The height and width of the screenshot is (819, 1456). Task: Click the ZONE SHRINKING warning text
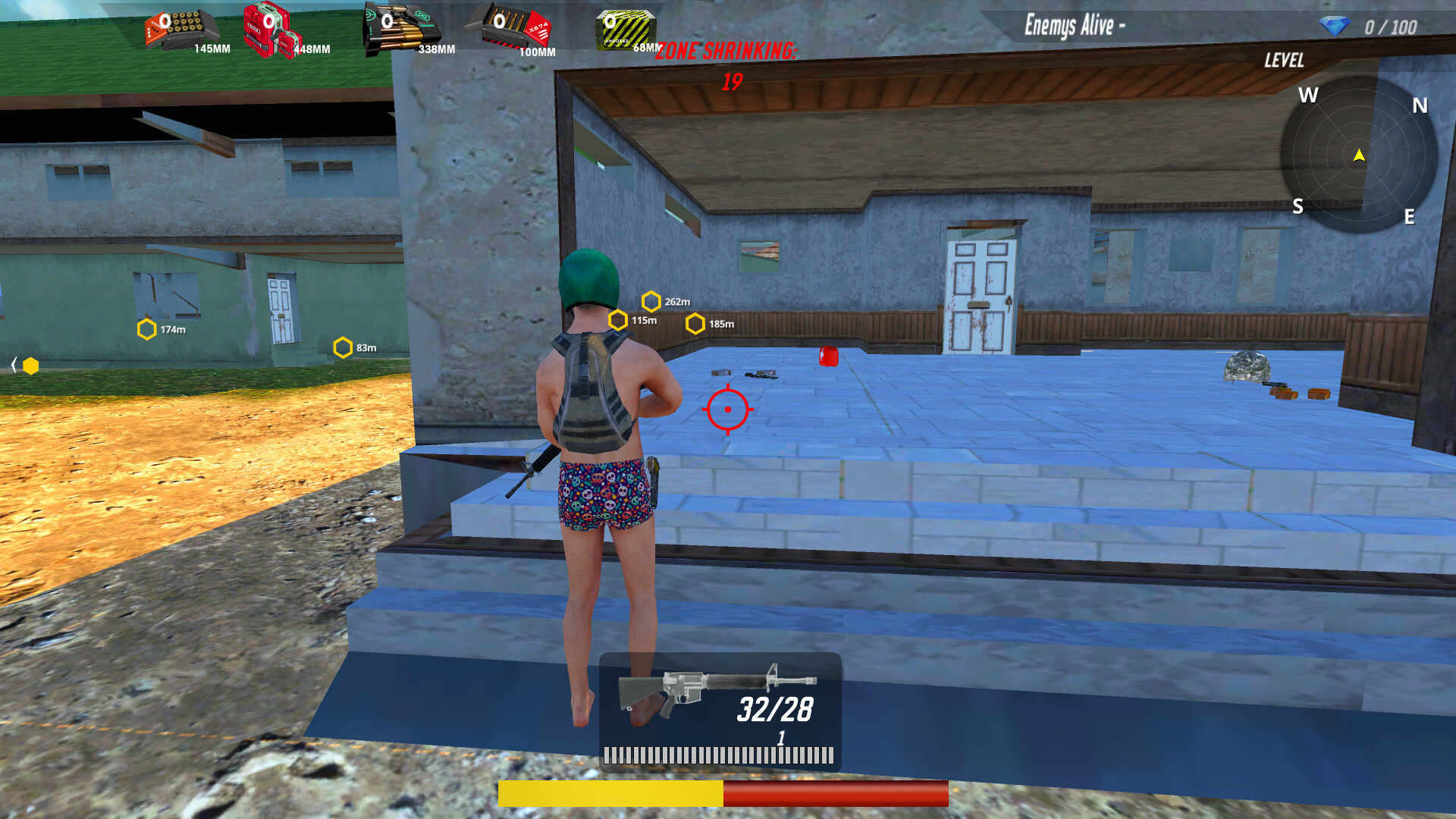pyautogui.click(x=726, y=53)
